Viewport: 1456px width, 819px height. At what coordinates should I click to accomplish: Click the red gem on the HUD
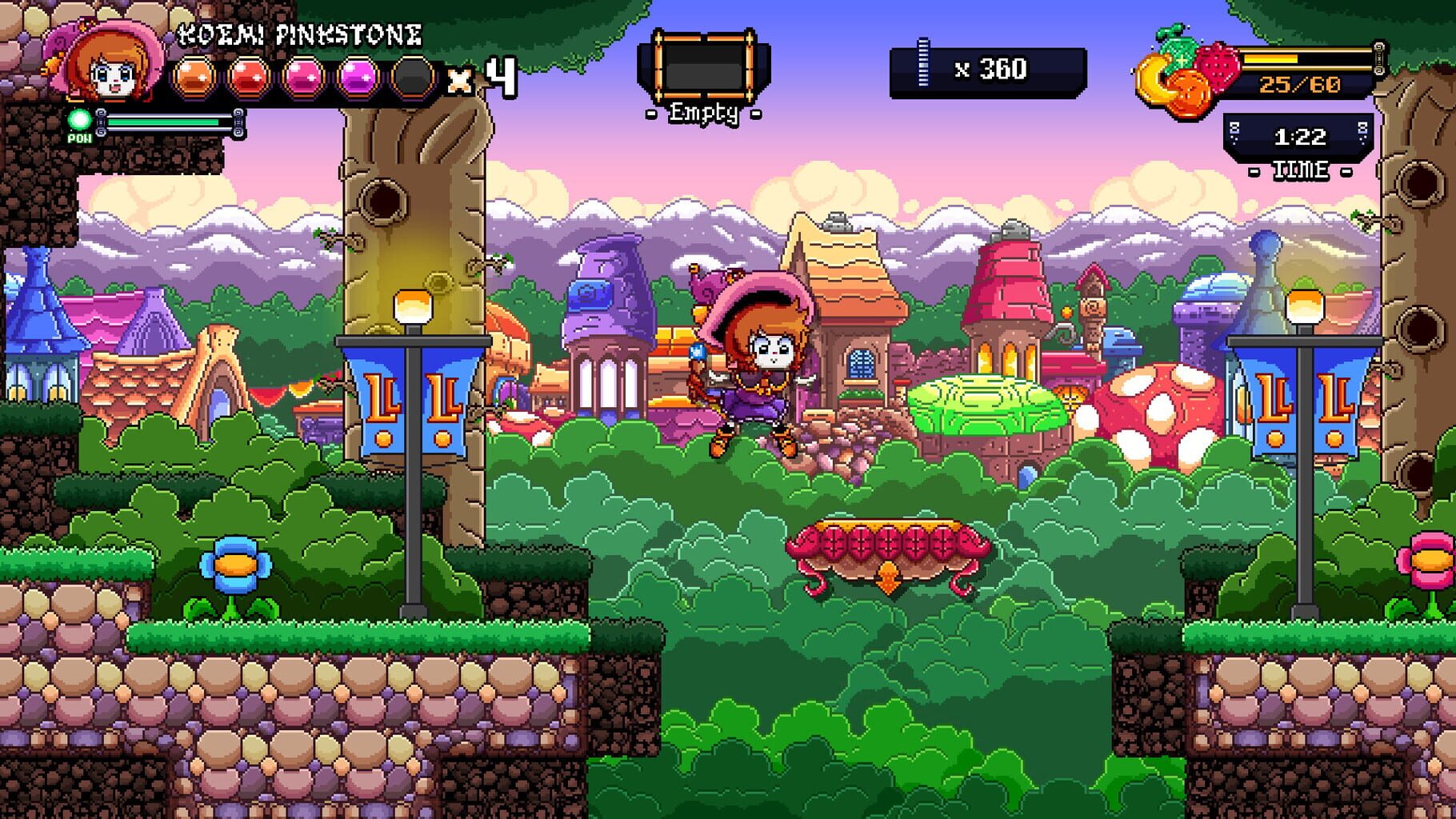(x=247, y=78)
